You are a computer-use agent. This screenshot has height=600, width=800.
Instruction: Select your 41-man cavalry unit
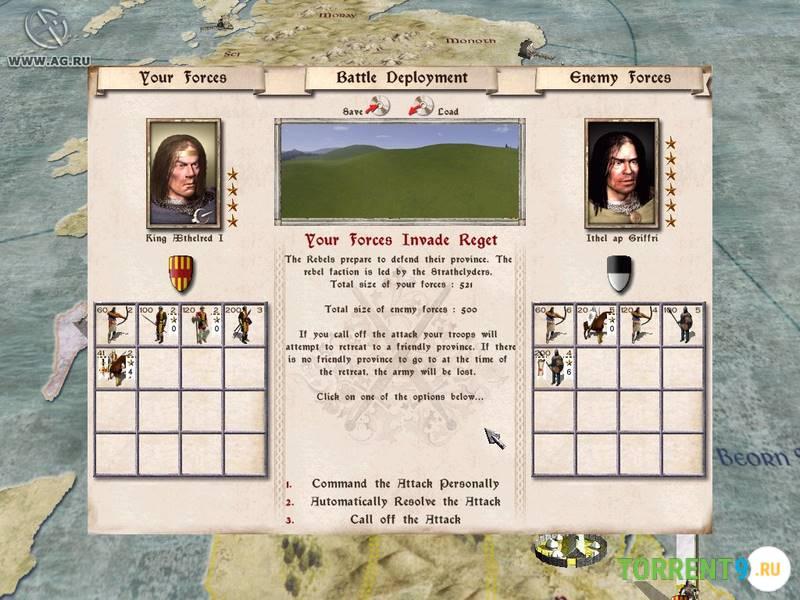pos(115,368)
